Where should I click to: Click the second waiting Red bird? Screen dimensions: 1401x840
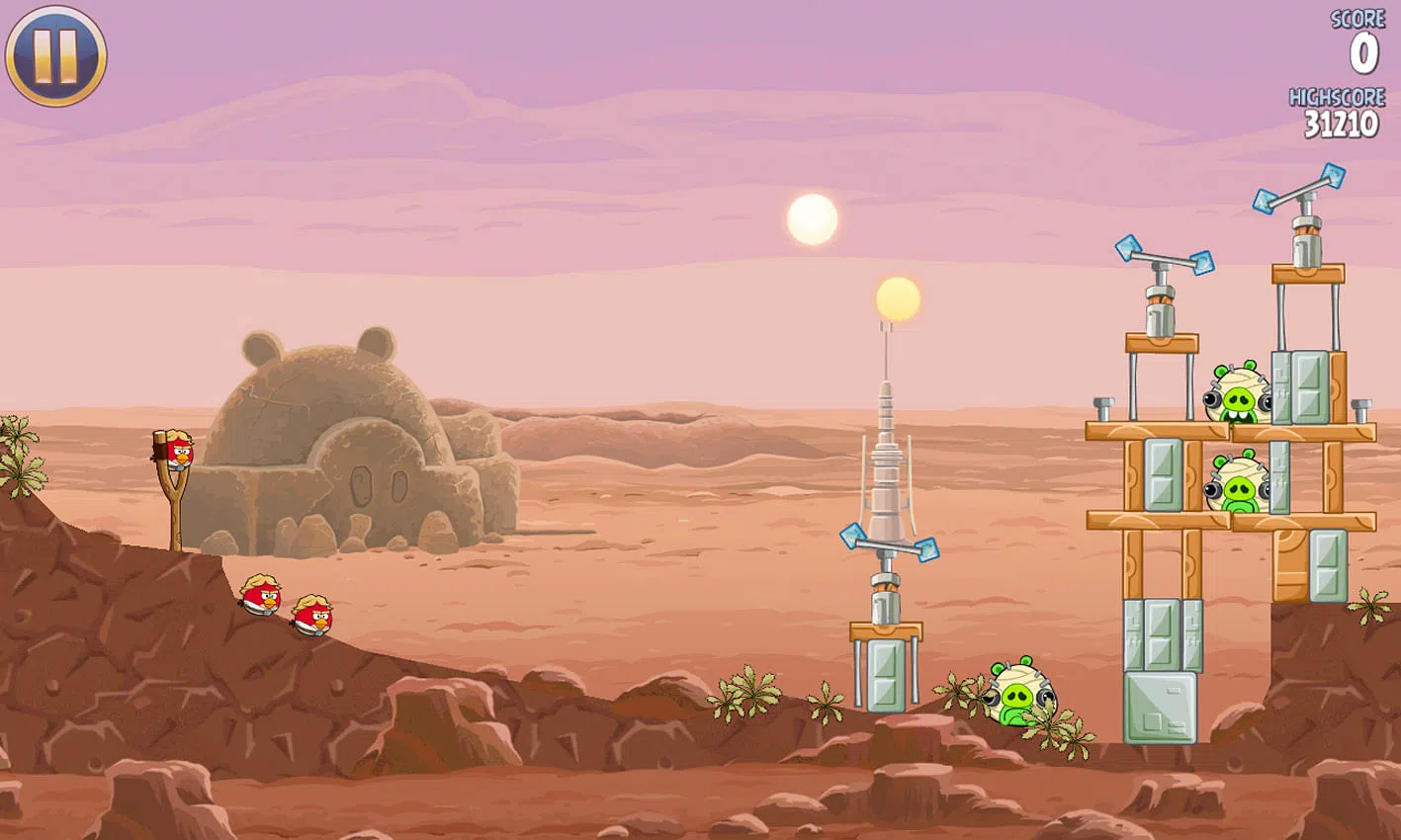tap(311, 613)
